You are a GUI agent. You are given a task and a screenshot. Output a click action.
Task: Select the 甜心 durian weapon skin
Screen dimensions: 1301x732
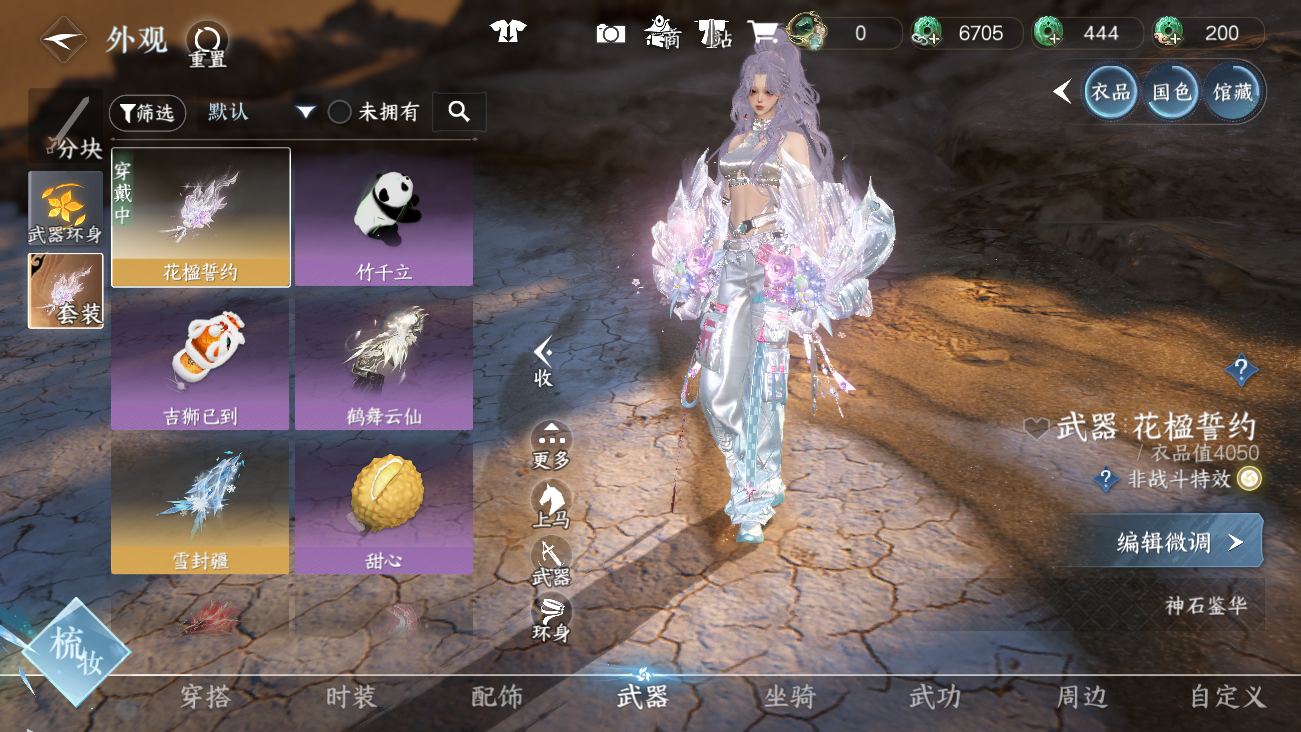tap(384, 507)
